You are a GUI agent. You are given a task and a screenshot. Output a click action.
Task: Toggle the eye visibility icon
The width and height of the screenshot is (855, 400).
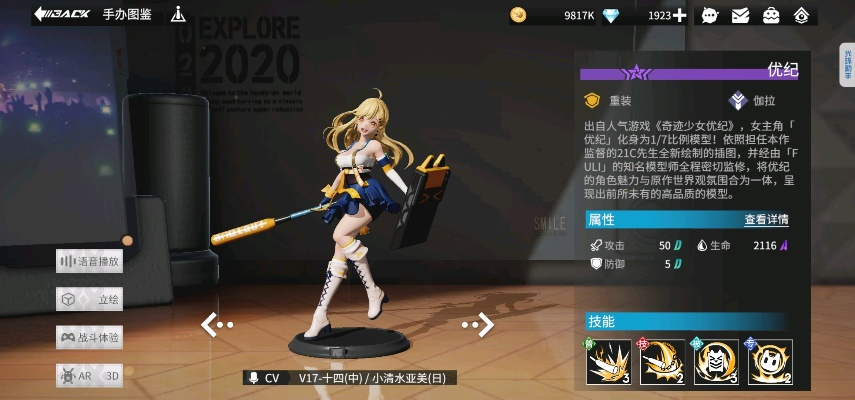click(801, 15)
